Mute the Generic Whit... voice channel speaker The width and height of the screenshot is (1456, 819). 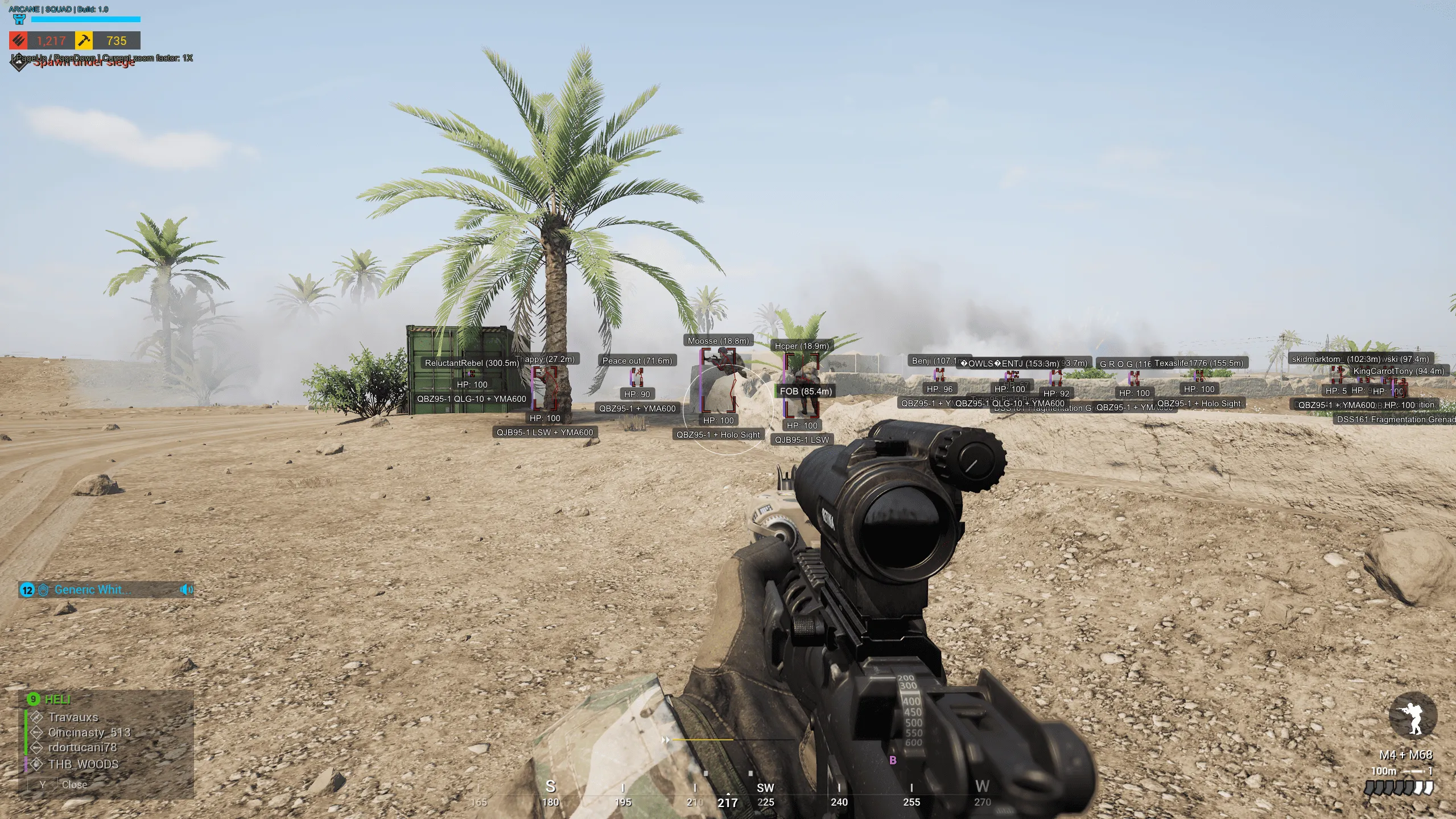(x=185, y=590)
